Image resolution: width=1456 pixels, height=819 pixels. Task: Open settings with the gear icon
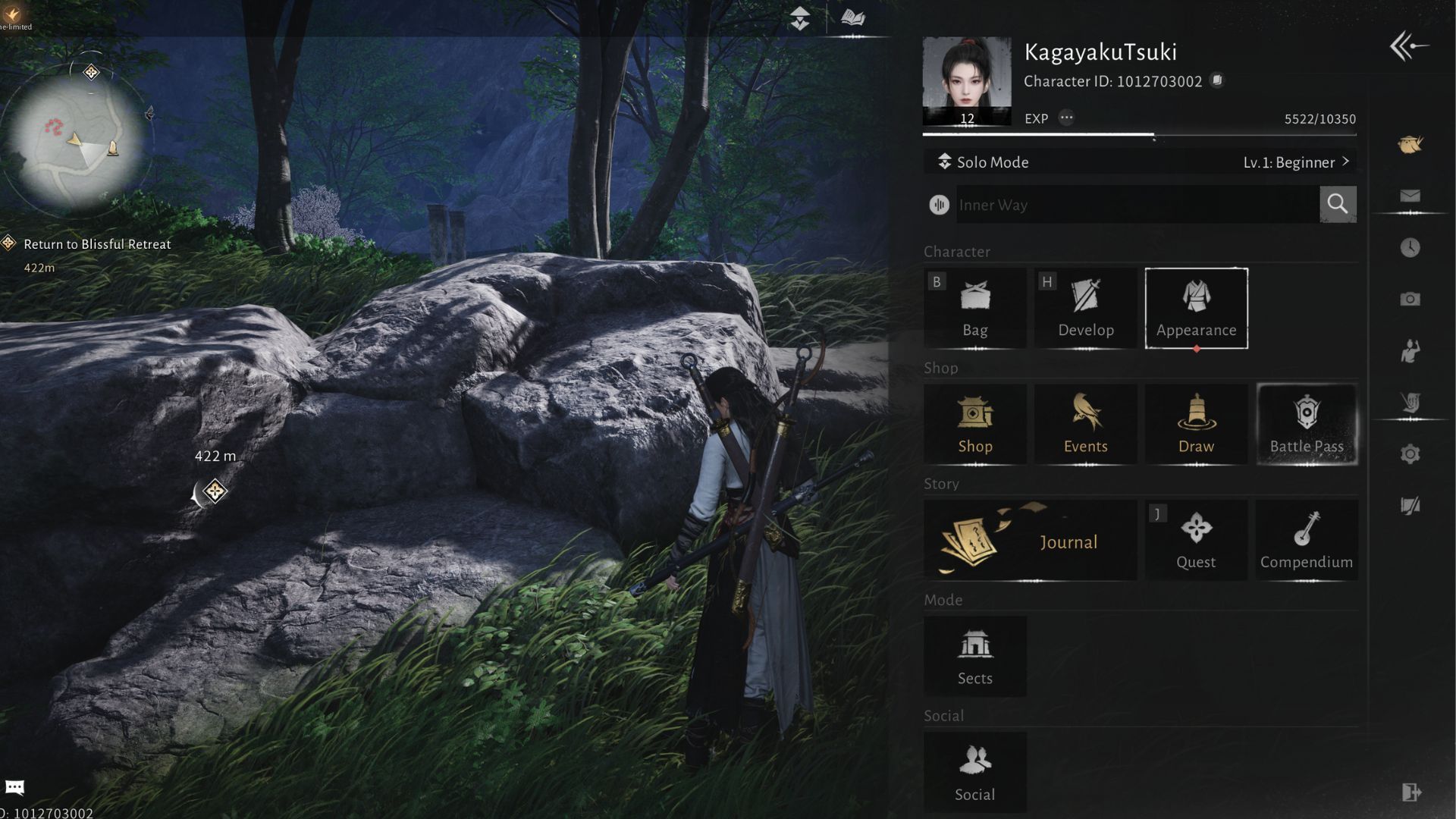(x=1410, y=454)
